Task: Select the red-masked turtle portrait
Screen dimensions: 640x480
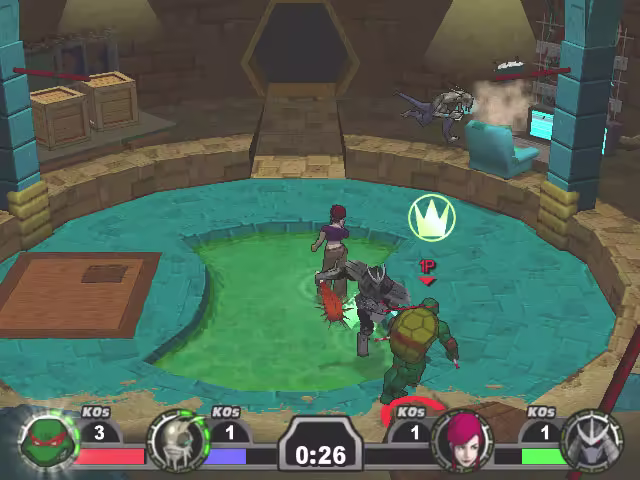Action: [x=44, y=440]
